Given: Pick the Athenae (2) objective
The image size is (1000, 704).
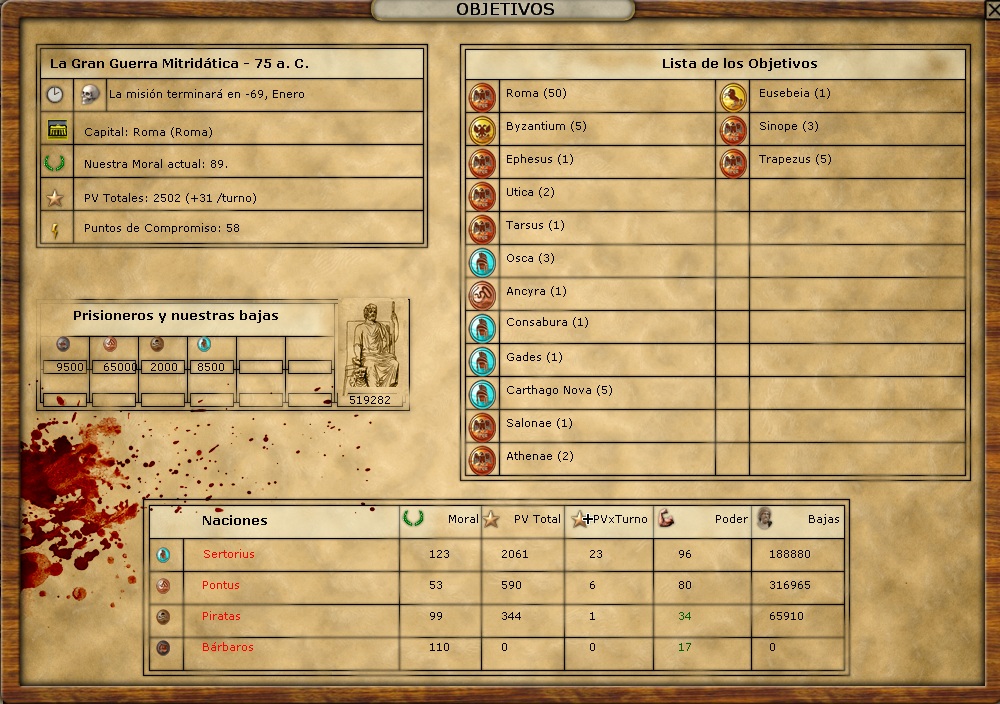Looking at the screenshot, I should 540,457.
